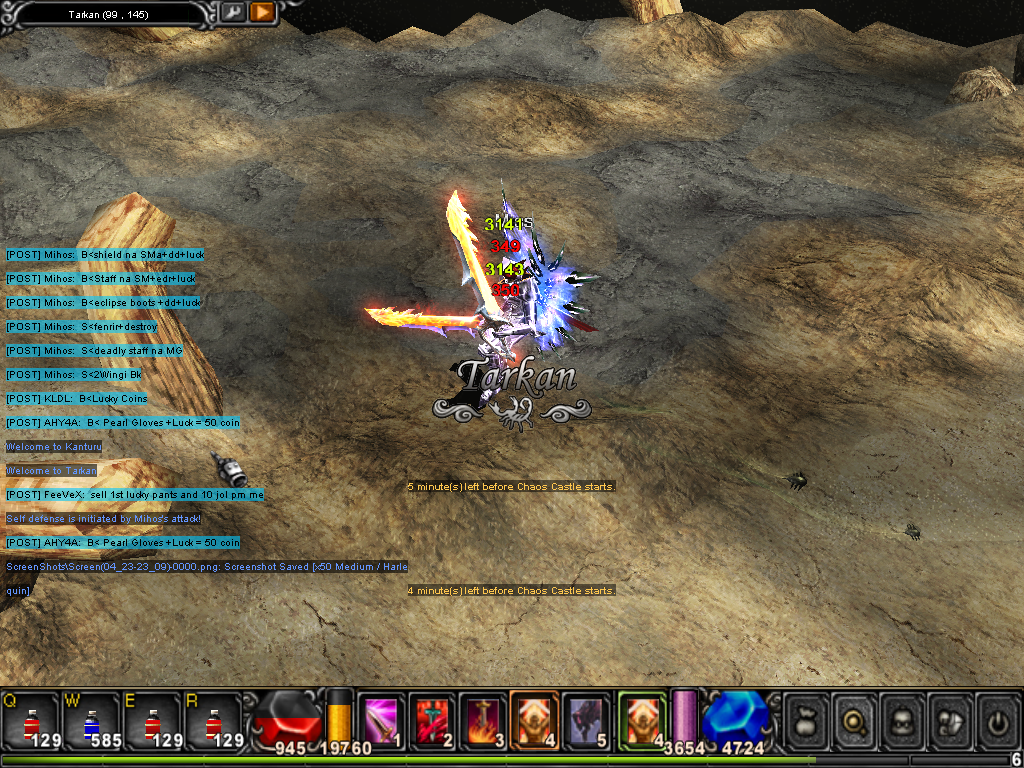Click the mouse icon menu button
The height and width of the screenshot is (768, 1024).
pos(950,720)
